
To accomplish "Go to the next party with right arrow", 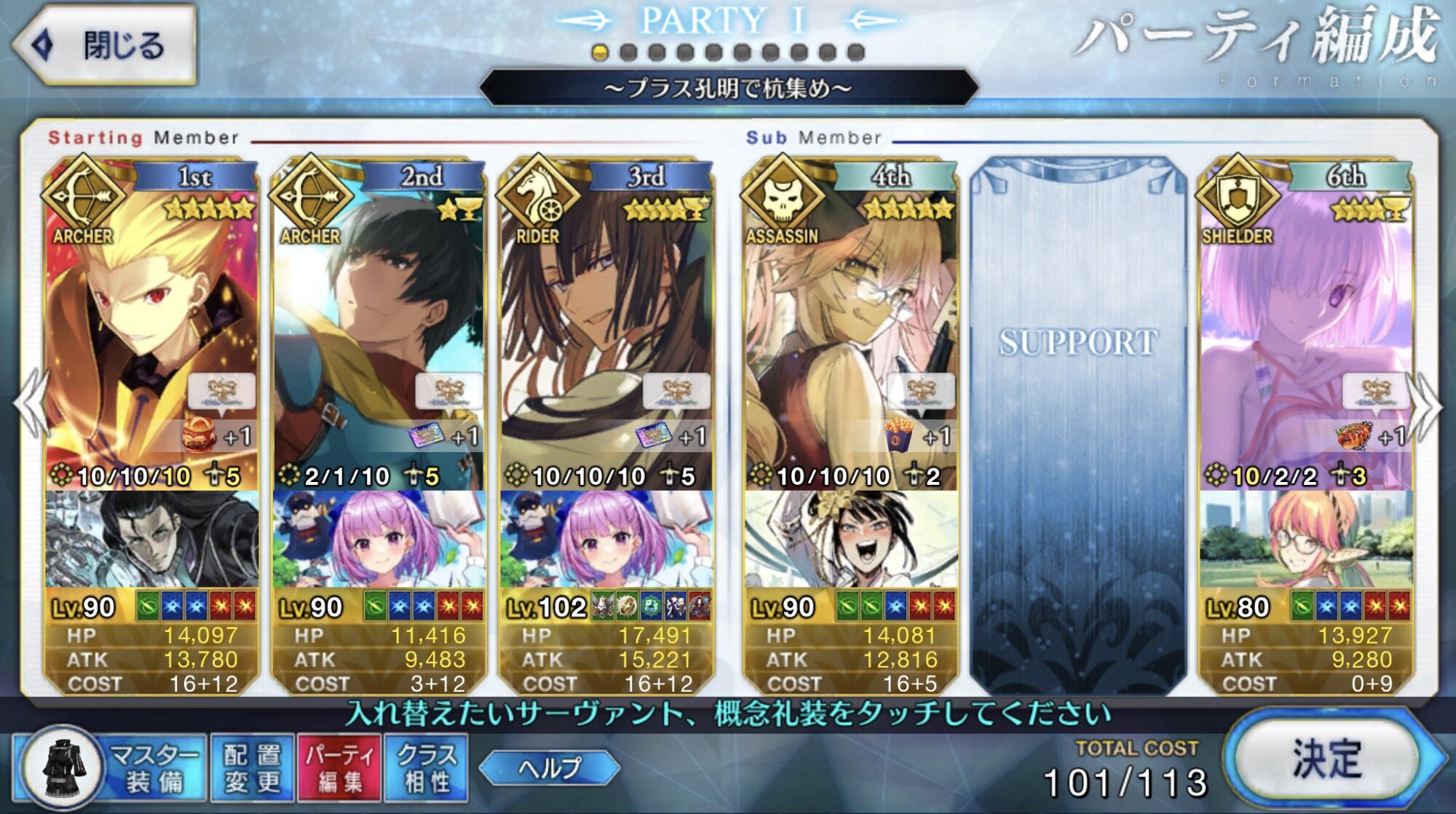I will point(1427,404).
